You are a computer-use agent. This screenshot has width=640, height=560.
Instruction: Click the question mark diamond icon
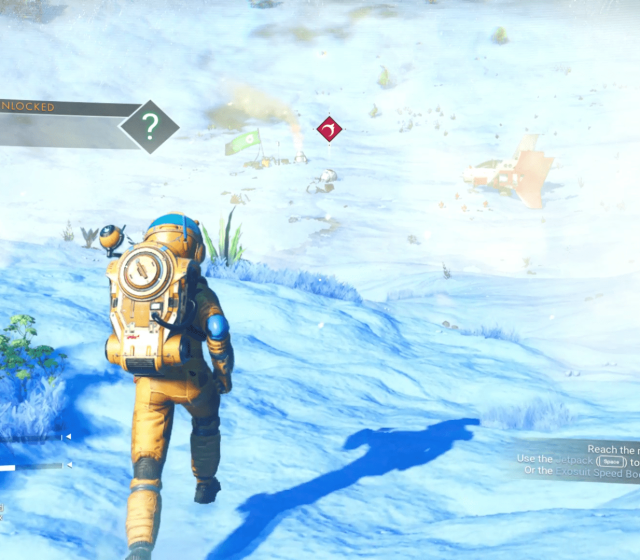coord(150,126)
